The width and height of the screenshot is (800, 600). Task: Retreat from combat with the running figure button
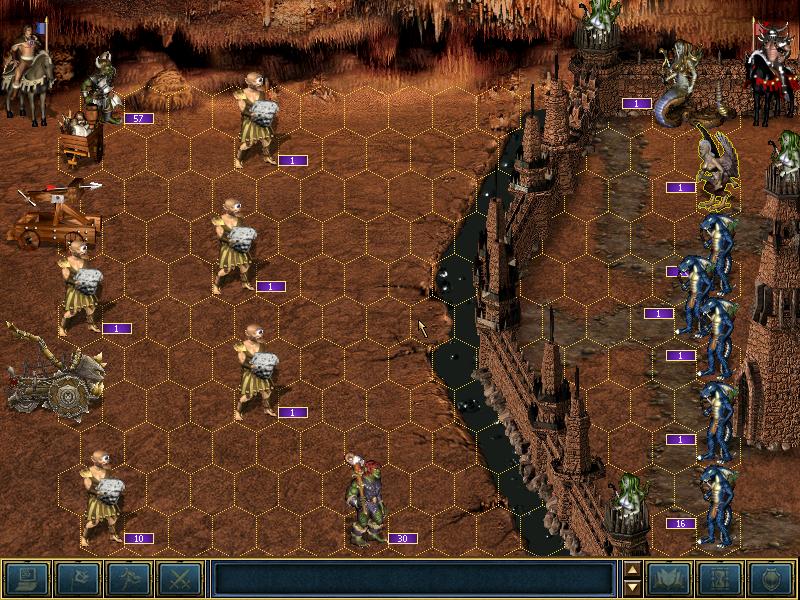[x=128, y=579]
